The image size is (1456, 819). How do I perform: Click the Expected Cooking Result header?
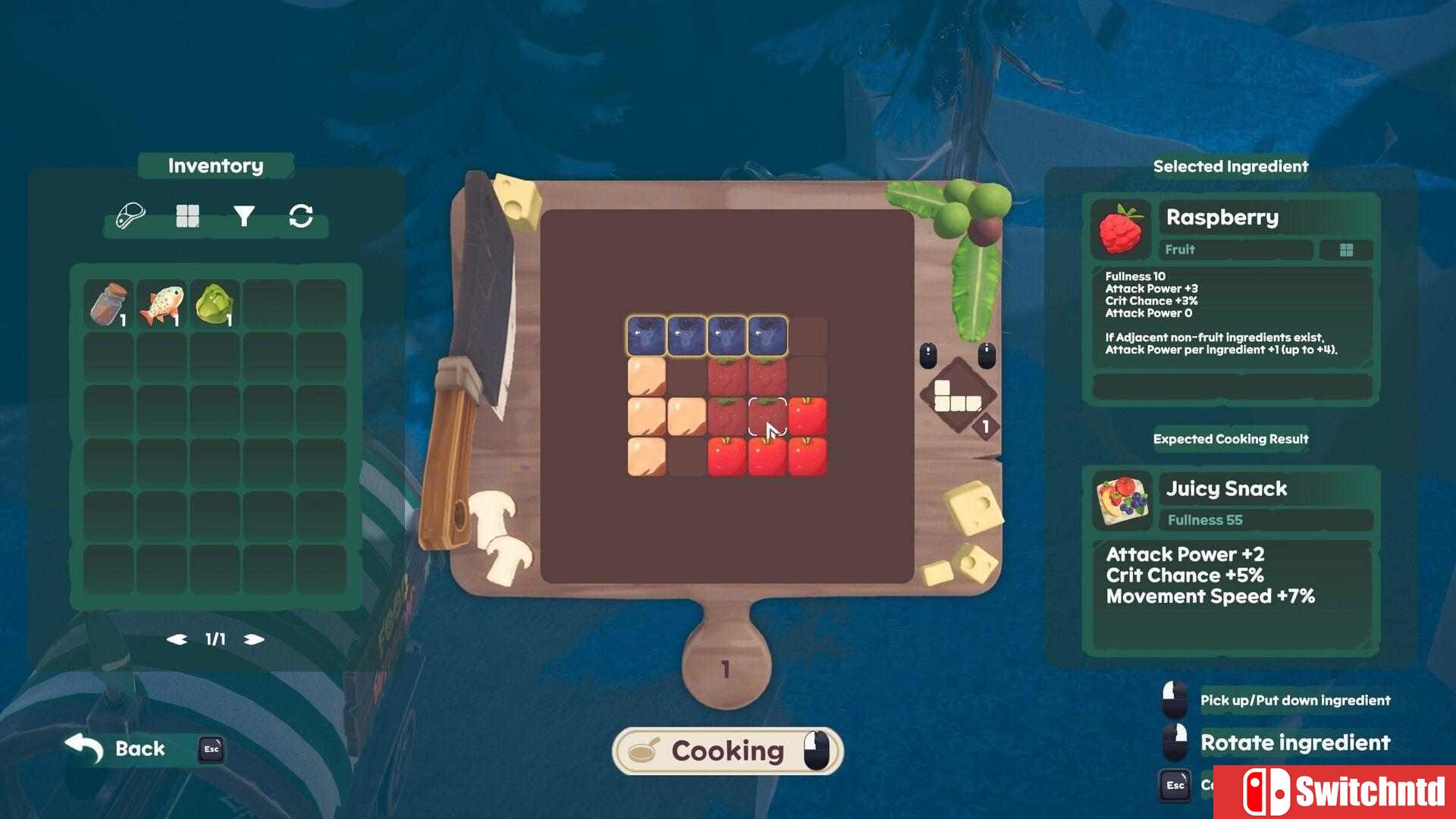point(1231,438)
